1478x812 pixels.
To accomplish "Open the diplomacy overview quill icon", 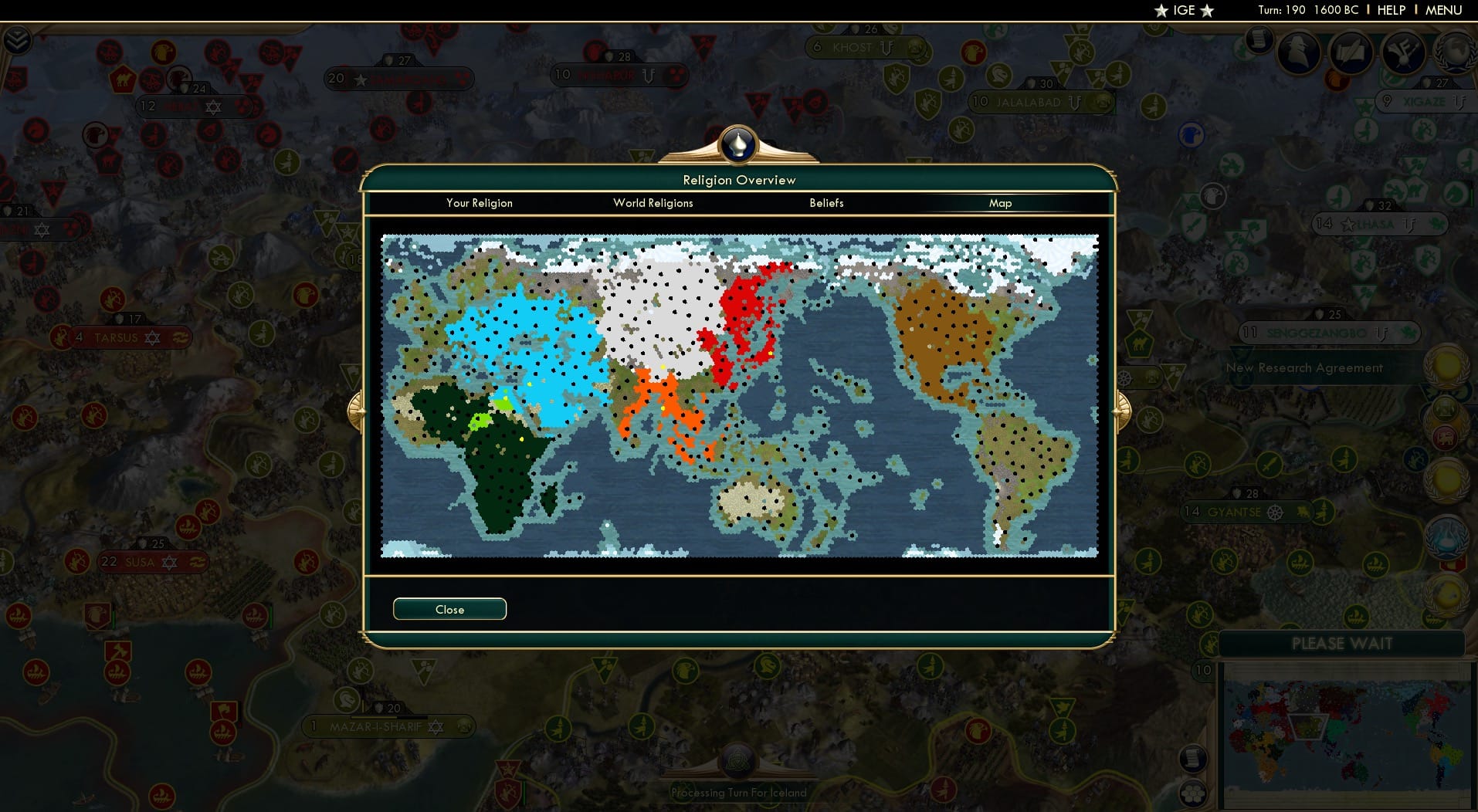I will [1351, 52].
